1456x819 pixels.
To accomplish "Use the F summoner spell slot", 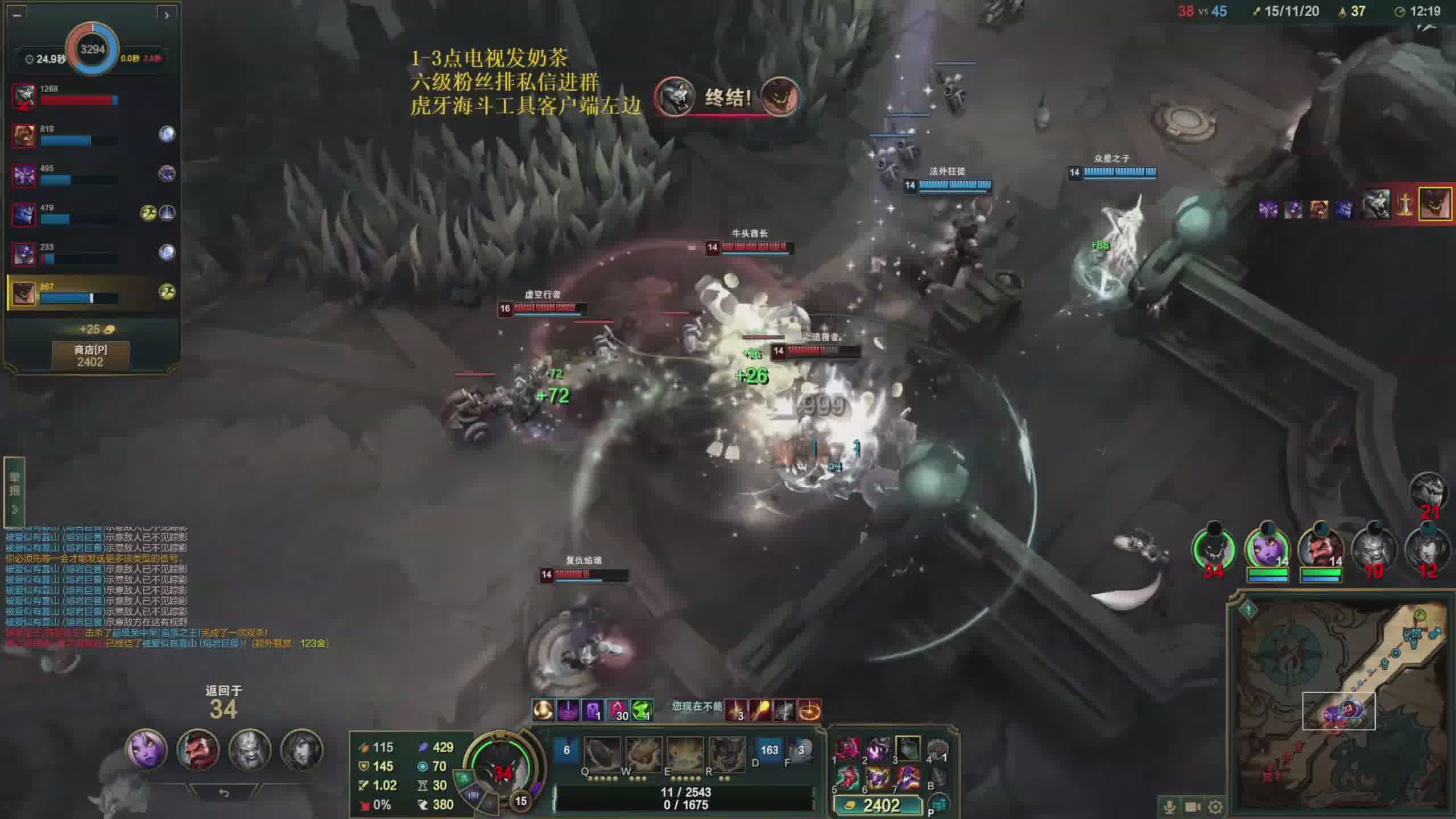I will (800, 750).
